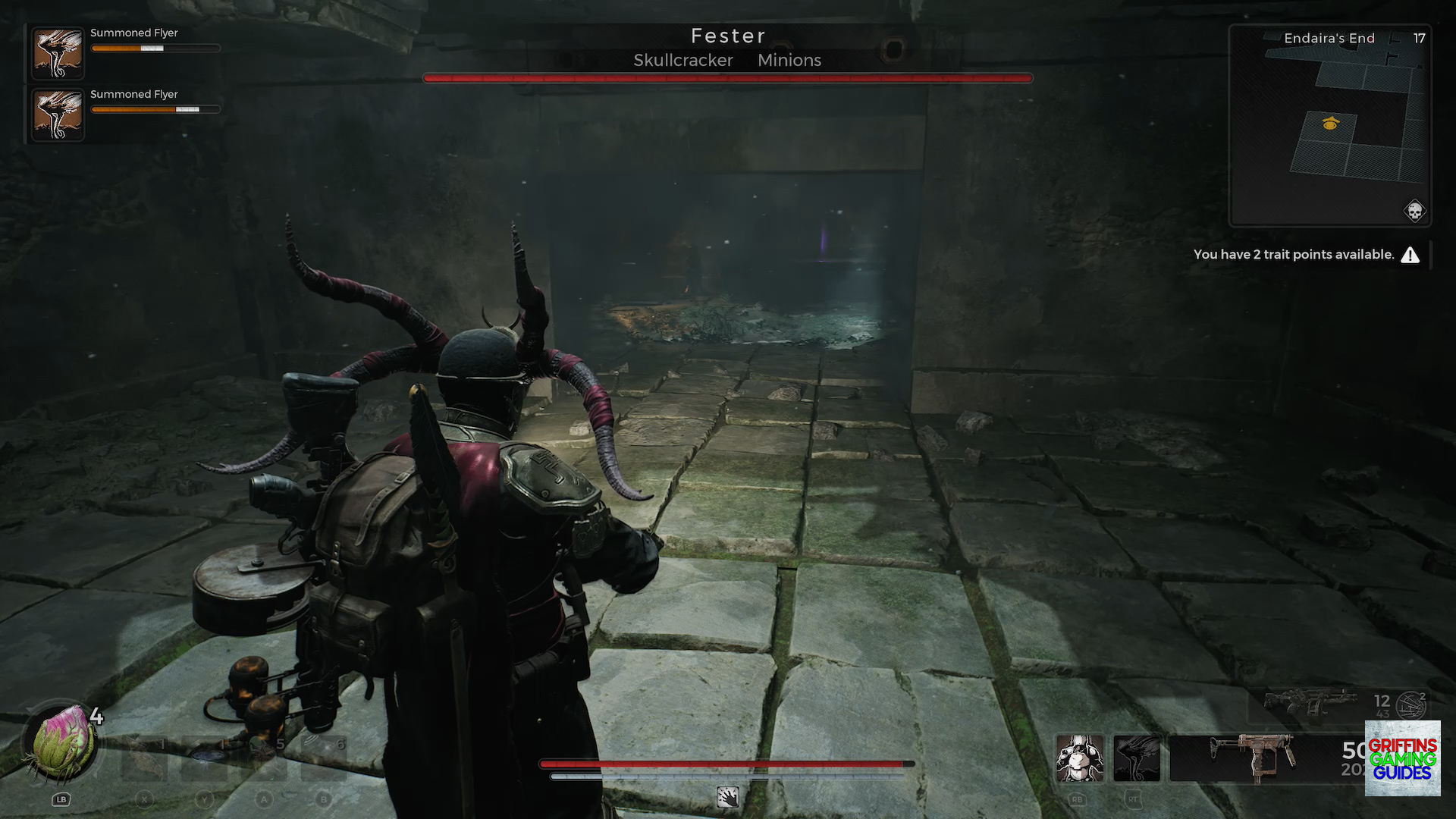Activate the winged flyer summon skill
The height and width of the screenshot is (819, 1456).
click(x=1137, y=758)
